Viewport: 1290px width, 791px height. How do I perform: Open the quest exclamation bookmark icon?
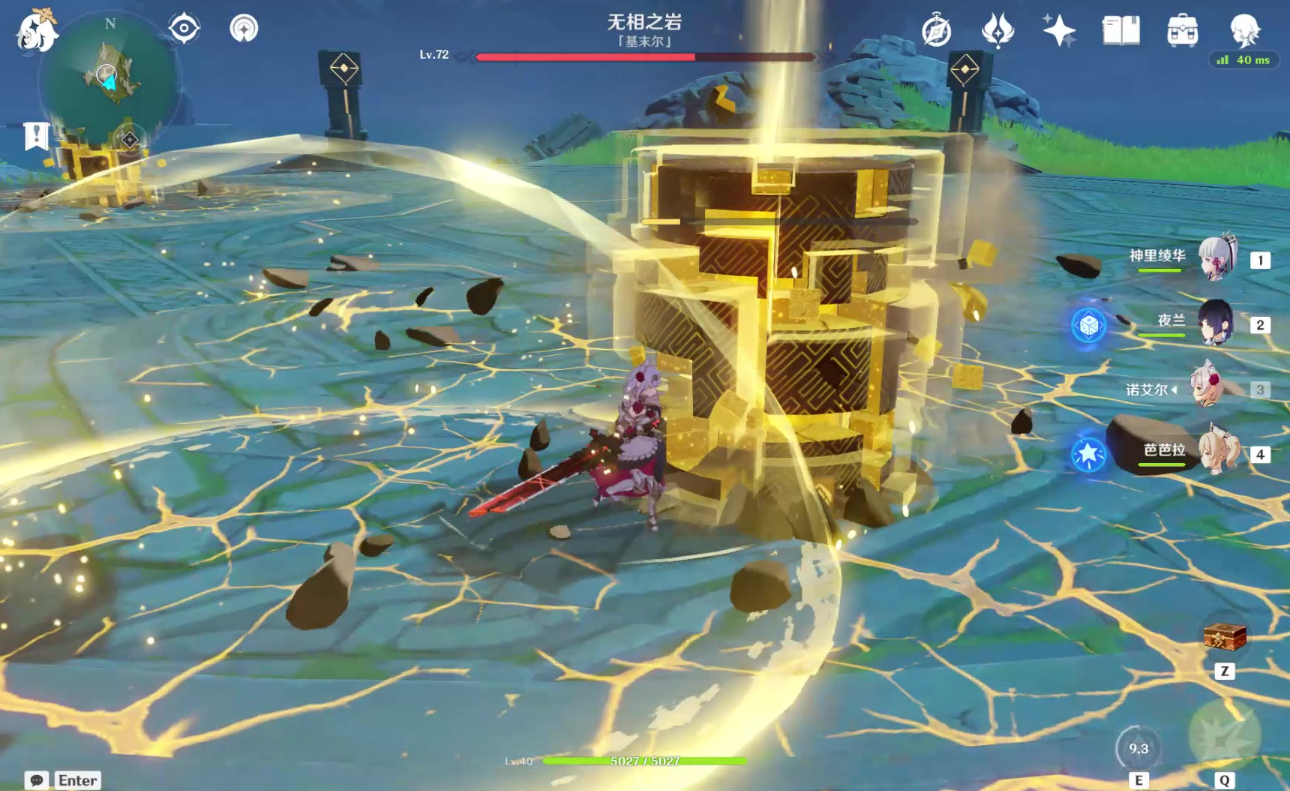(37, 137)
